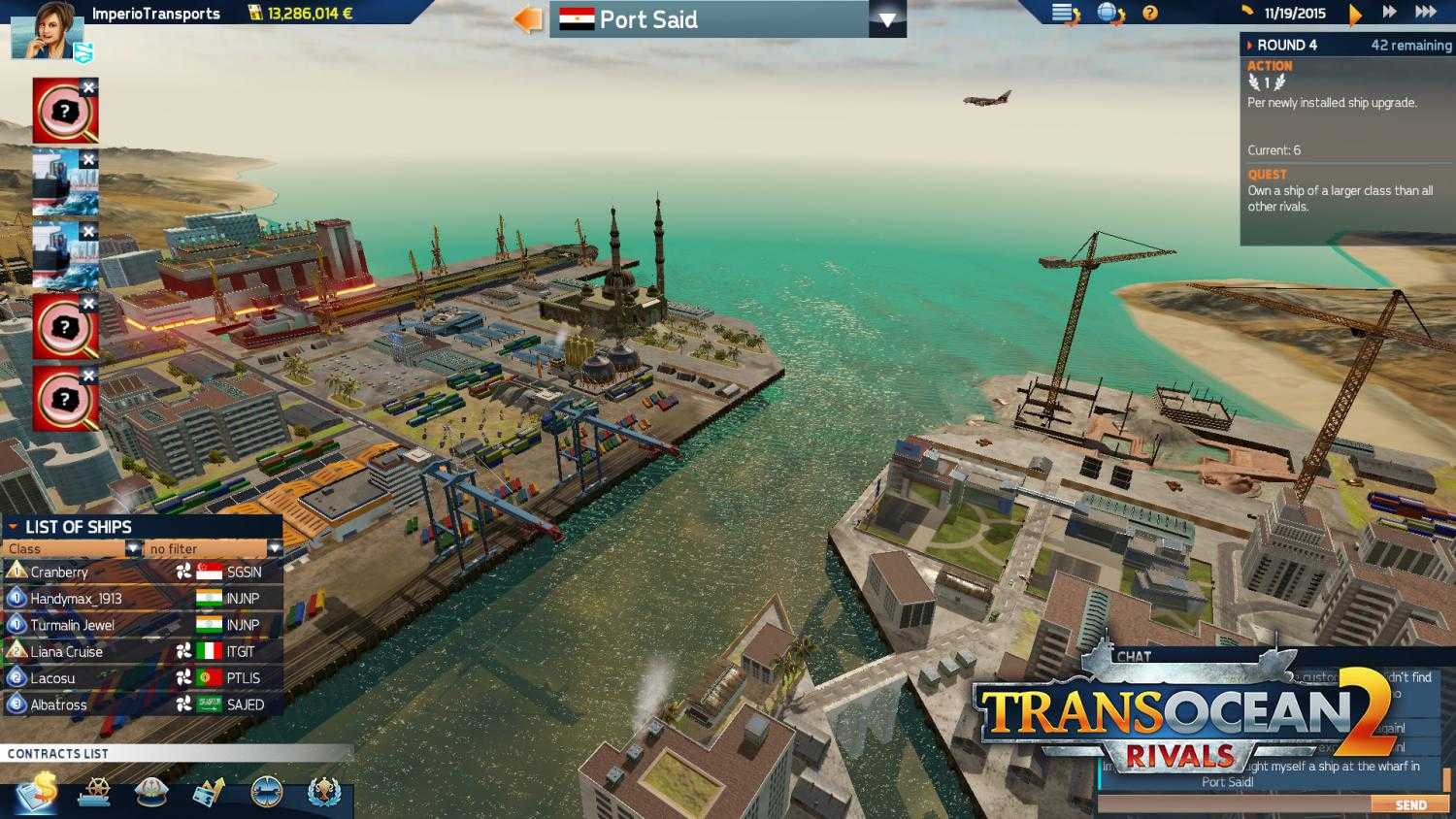Open the game menu list icon

pyautogui.click(x=1062, y=15)
